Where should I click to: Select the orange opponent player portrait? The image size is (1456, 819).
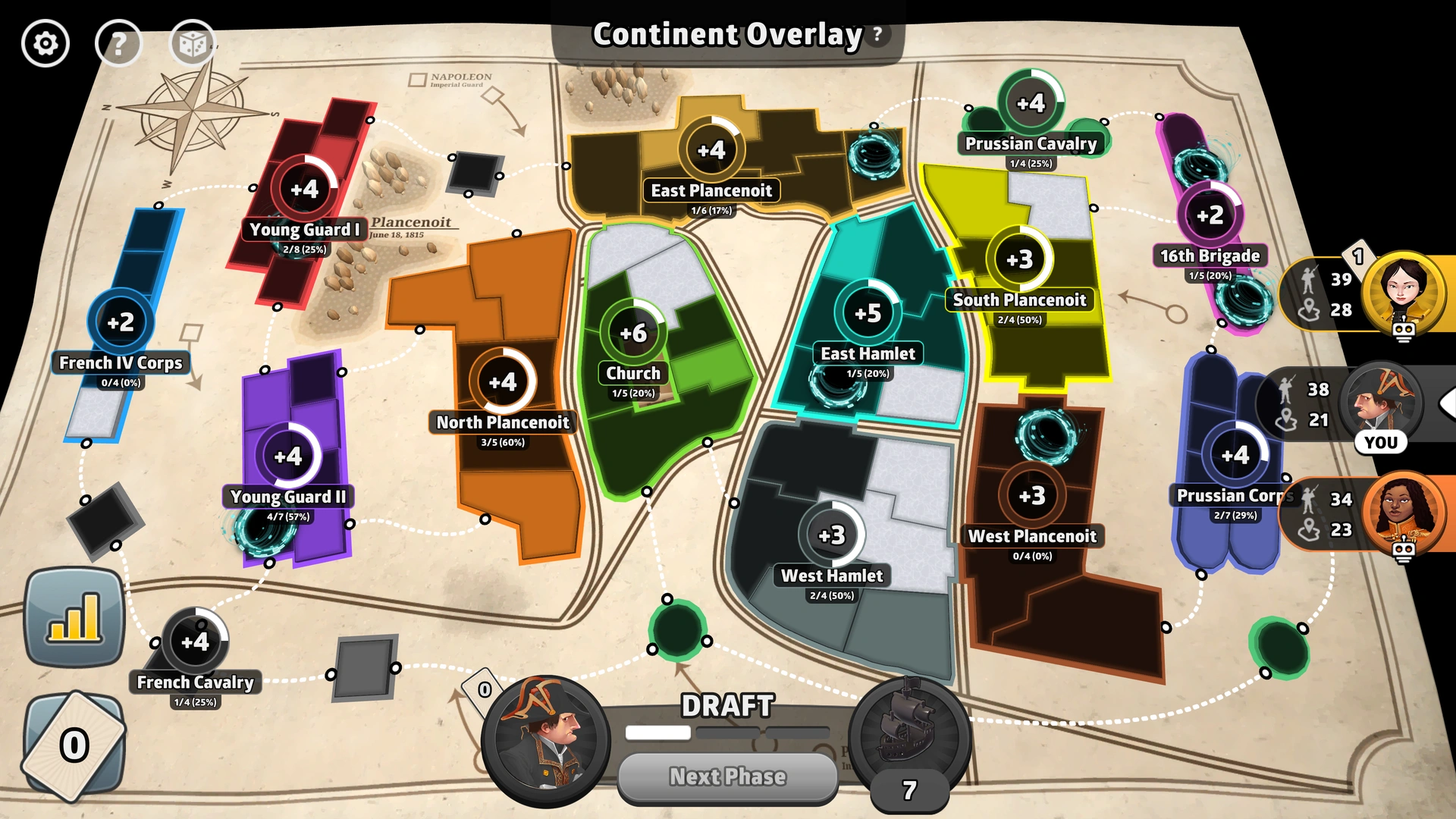pyautogui.click(x=1402, y=512)
